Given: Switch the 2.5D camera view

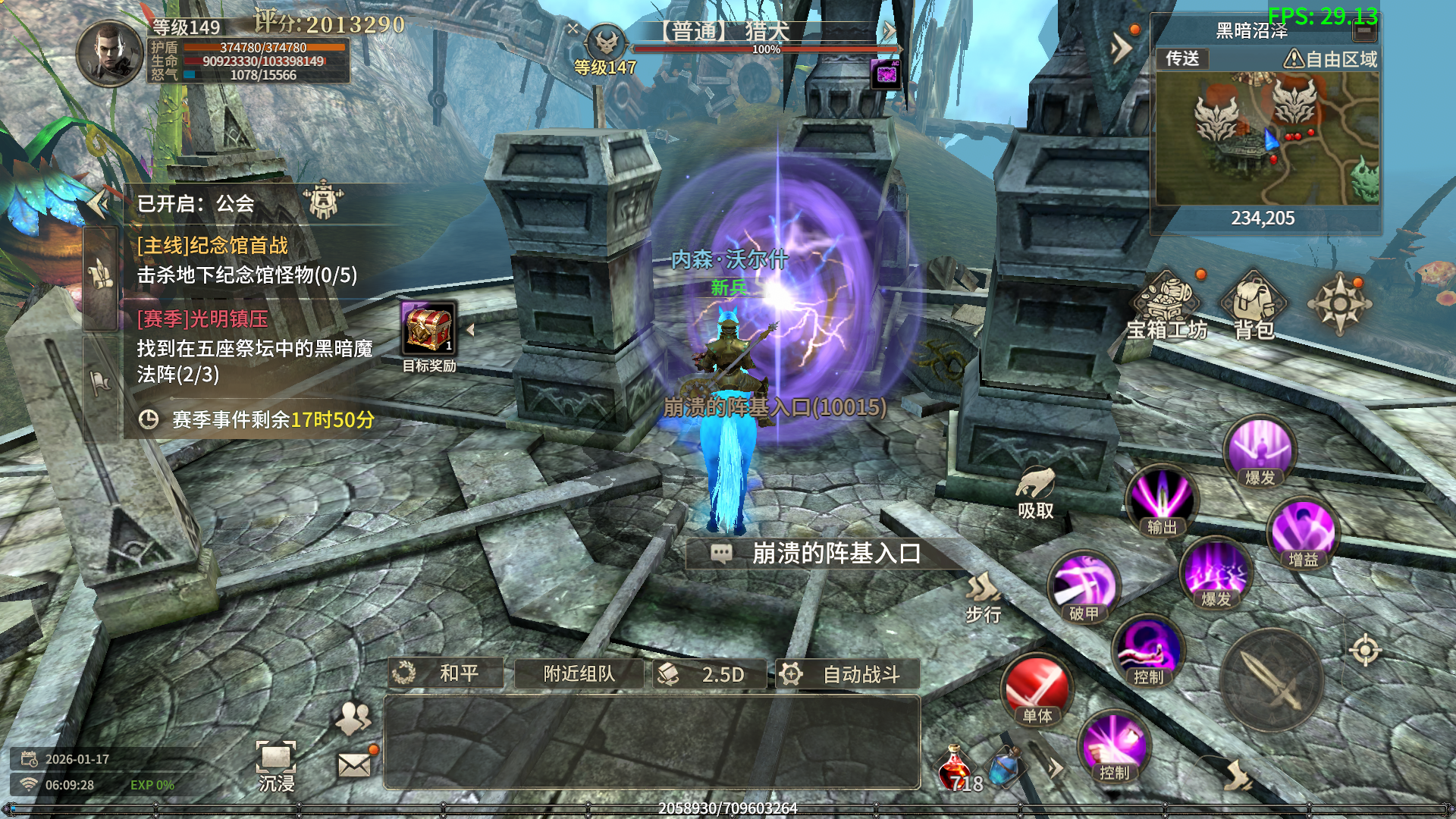Looking at the screenshot, I should click(x=709, y=674).
